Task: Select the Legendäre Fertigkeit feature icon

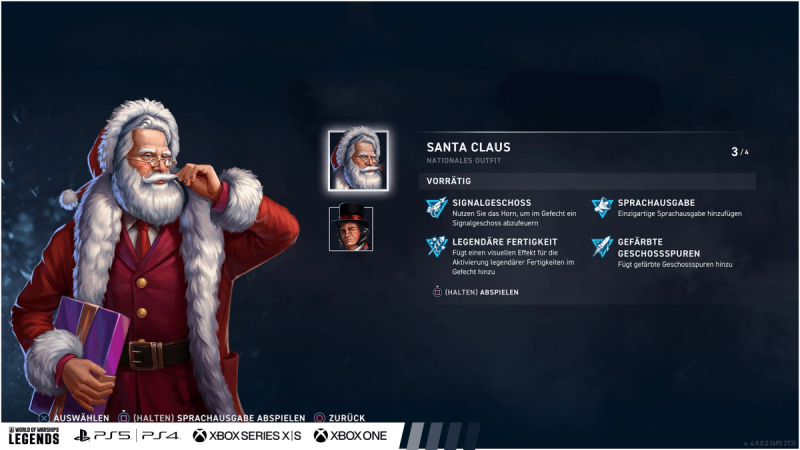Action: (x=437, y=246)
